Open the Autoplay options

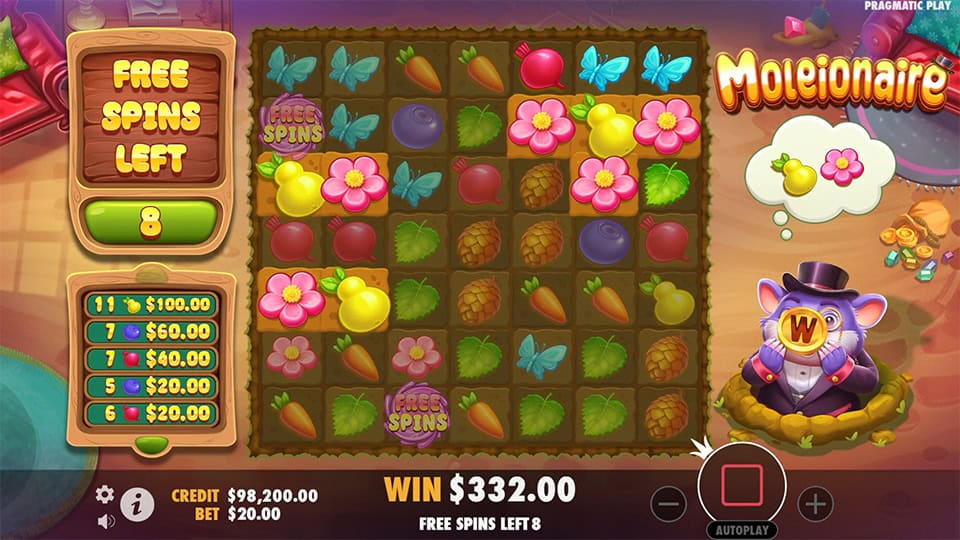pyautogui.click(x=741, y=530)
